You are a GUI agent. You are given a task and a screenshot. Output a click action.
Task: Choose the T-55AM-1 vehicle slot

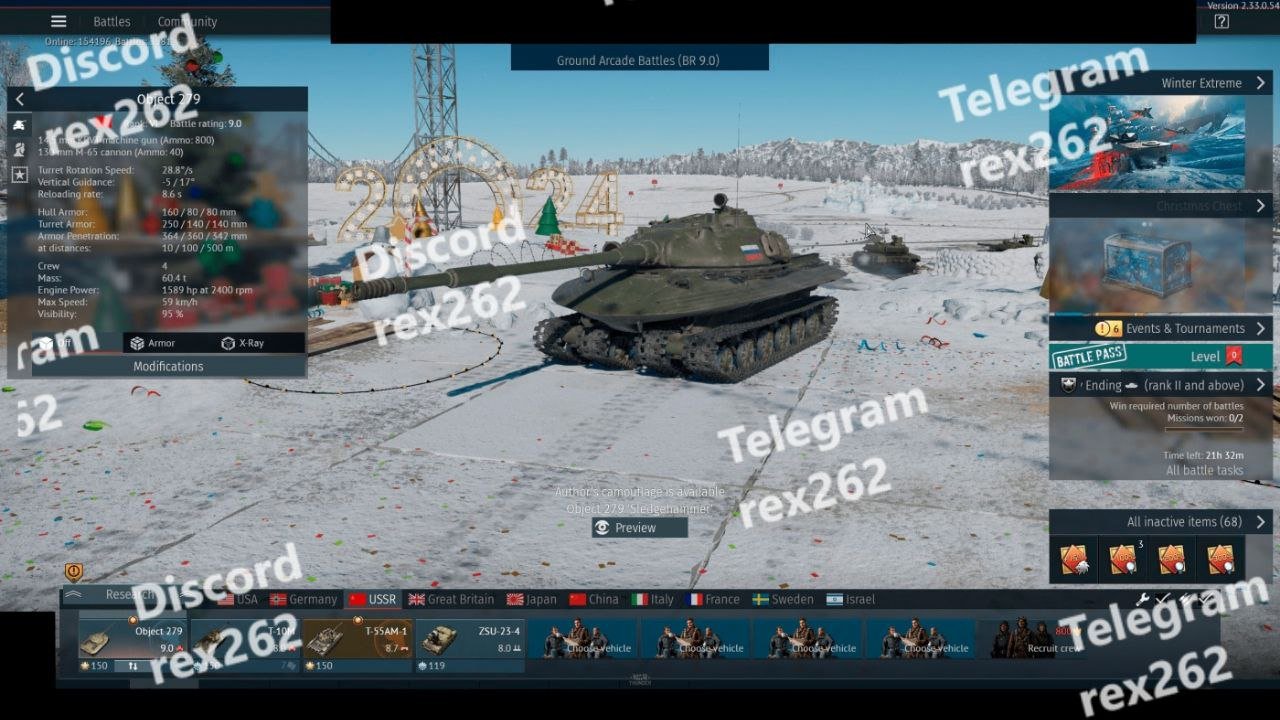[x=357, y=639]
